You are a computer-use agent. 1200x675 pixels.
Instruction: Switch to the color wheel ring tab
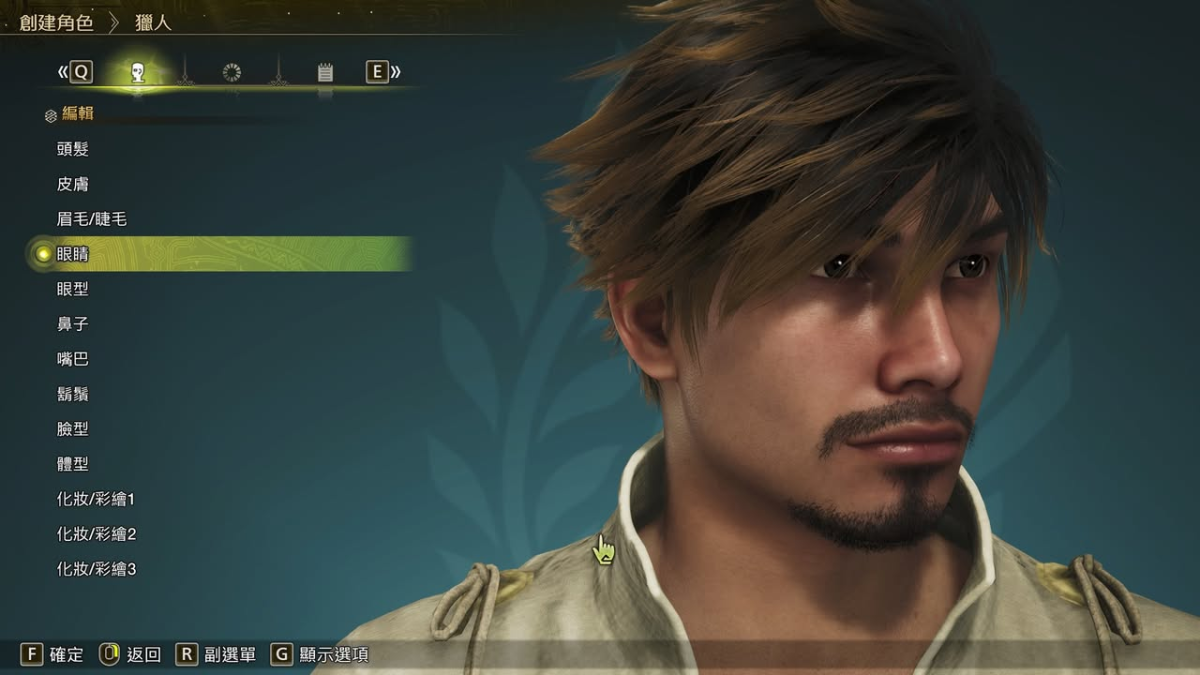point(232,72)
